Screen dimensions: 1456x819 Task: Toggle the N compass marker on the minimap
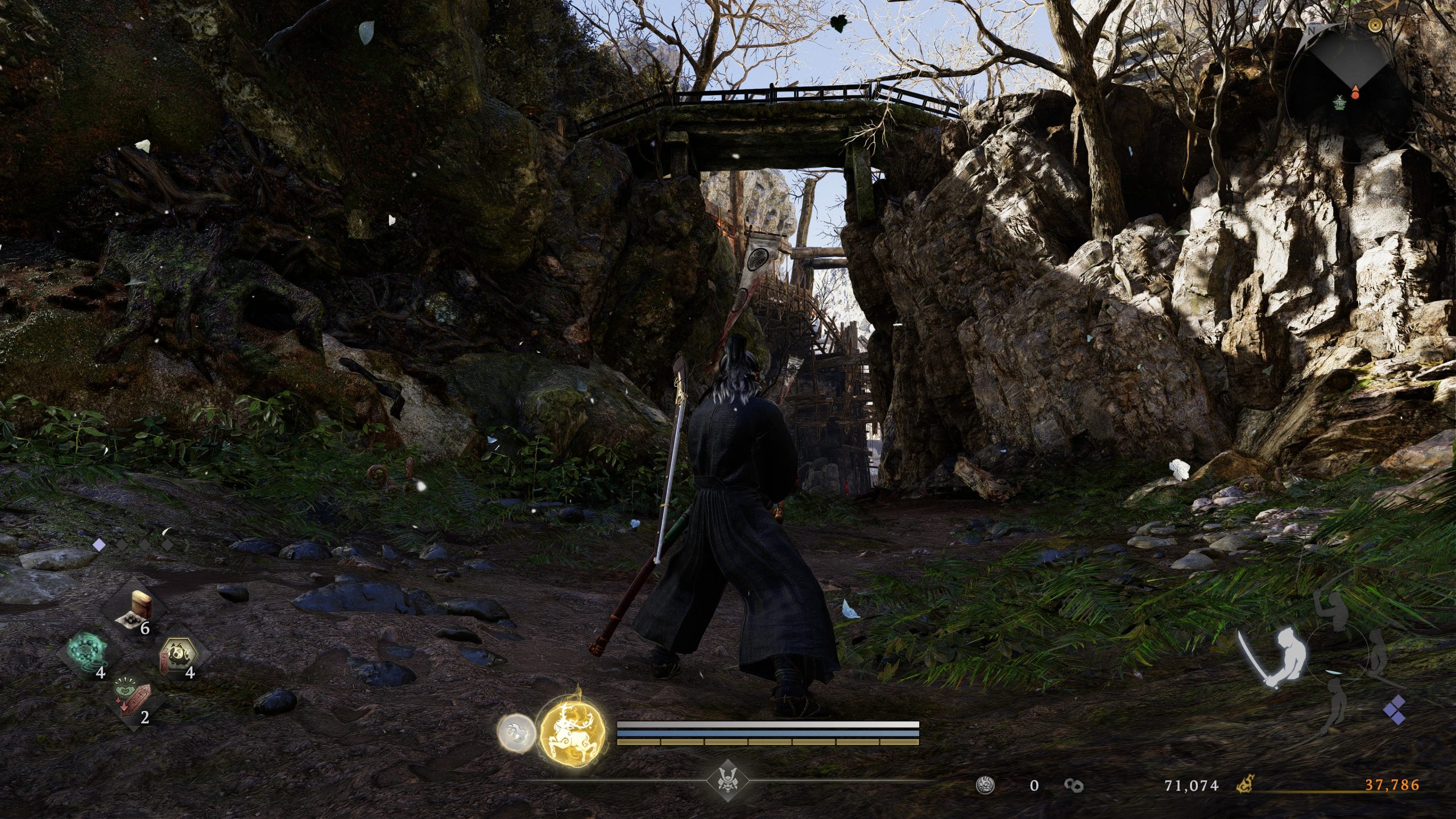click(x=1311, y=30)
